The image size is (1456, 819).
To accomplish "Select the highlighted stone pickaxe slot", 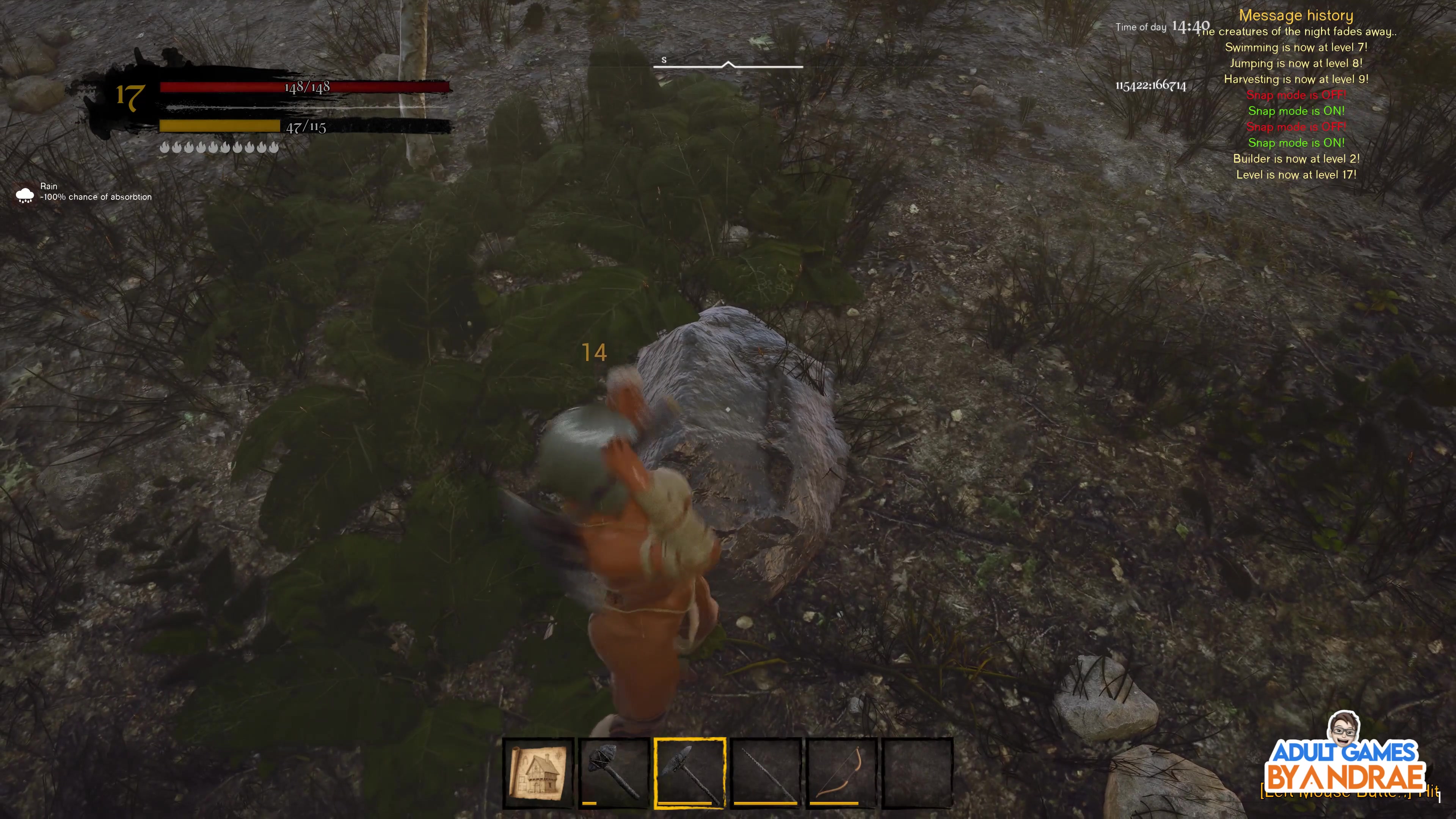I will coord(690,773).
